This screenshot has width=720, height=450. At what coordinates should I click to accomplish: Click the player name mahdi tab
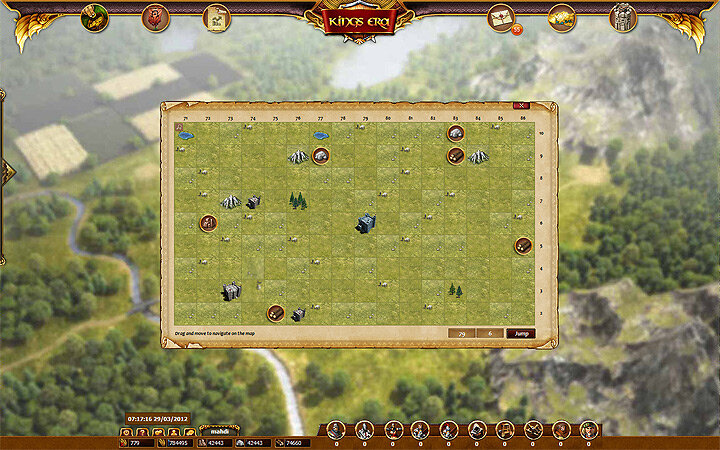[x=220, y=432]
